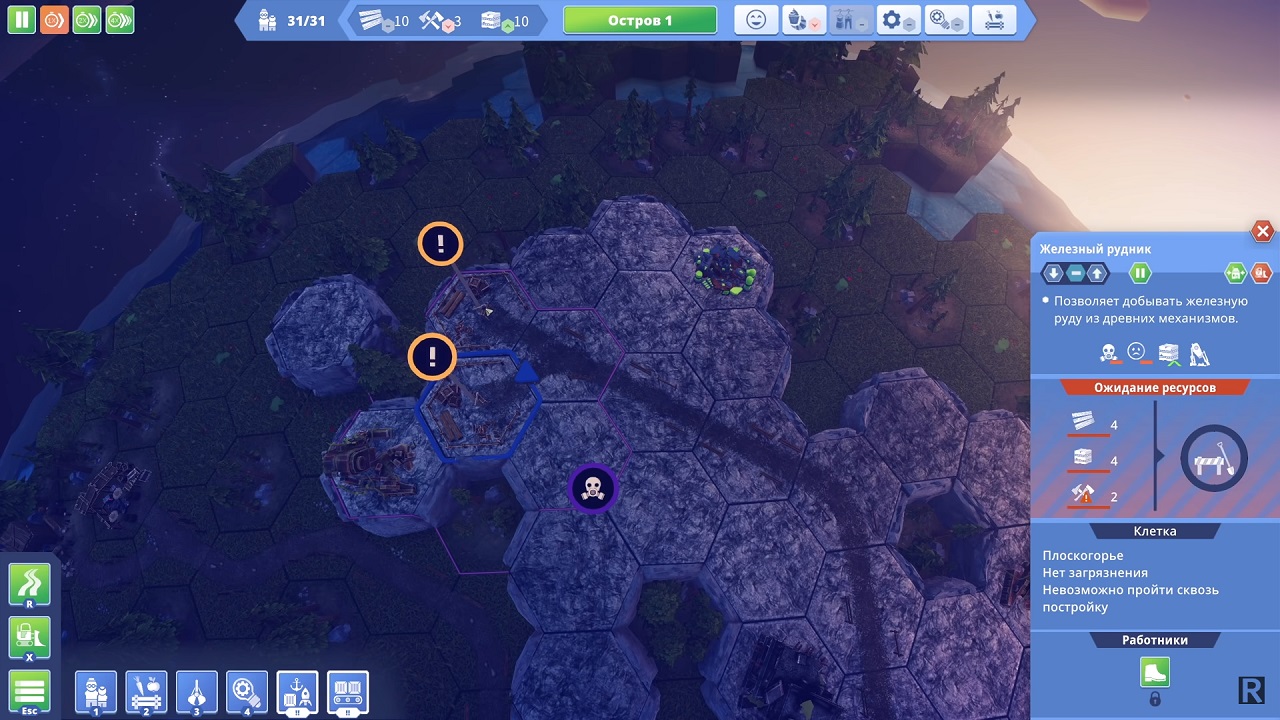The height and width of the screenshot is (720, 1280).
Task: Lower the building priority with down arrow
Action: pyautogui.click(x=1053, y=272)
